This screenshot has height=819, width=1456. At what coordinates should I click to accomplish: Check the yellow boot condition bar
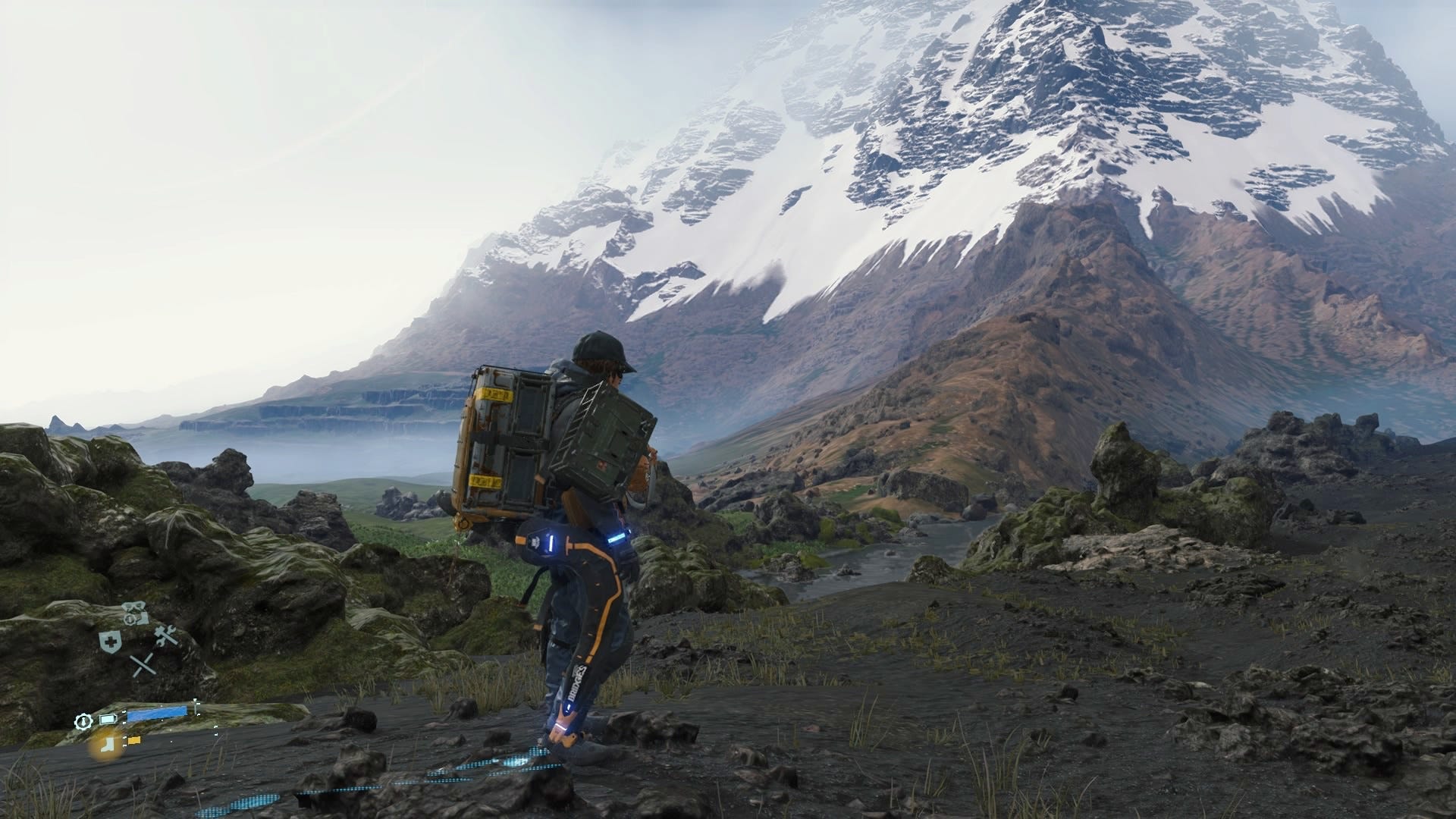coord(134,740)
